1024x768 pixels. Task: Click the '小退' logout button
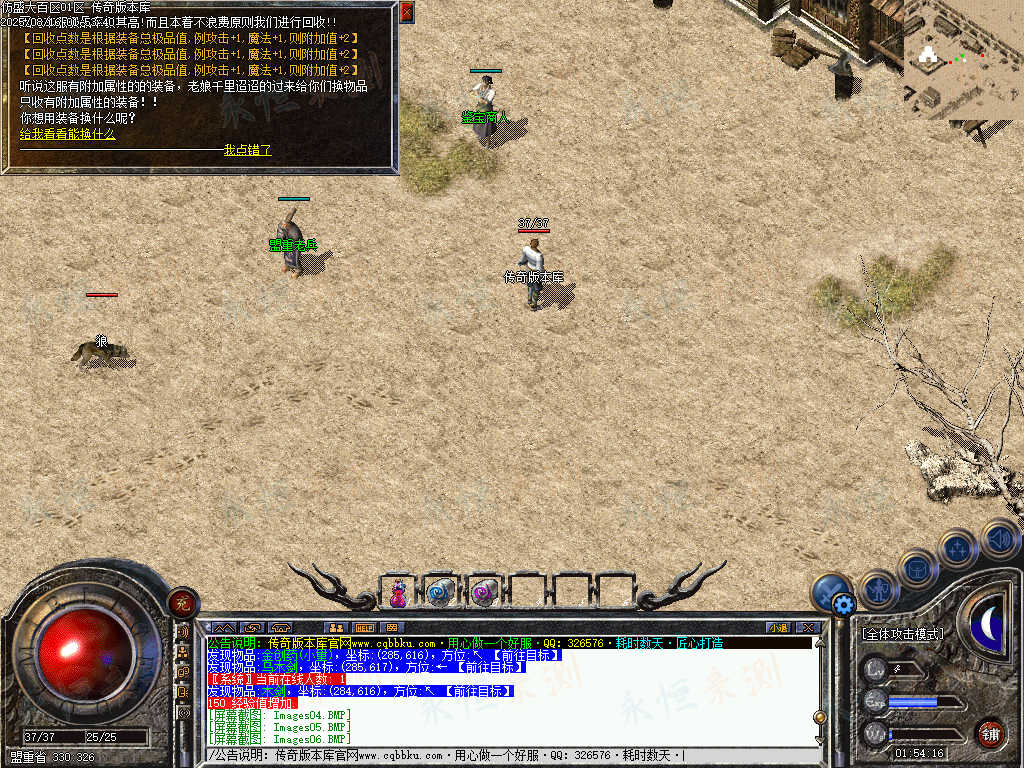coord(777,628)
